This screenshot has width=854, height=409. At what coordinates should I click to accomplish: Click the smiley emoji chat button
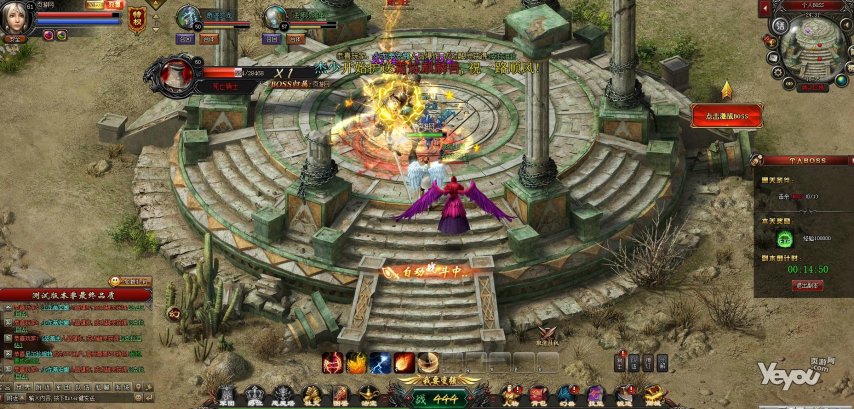point(117,281)
